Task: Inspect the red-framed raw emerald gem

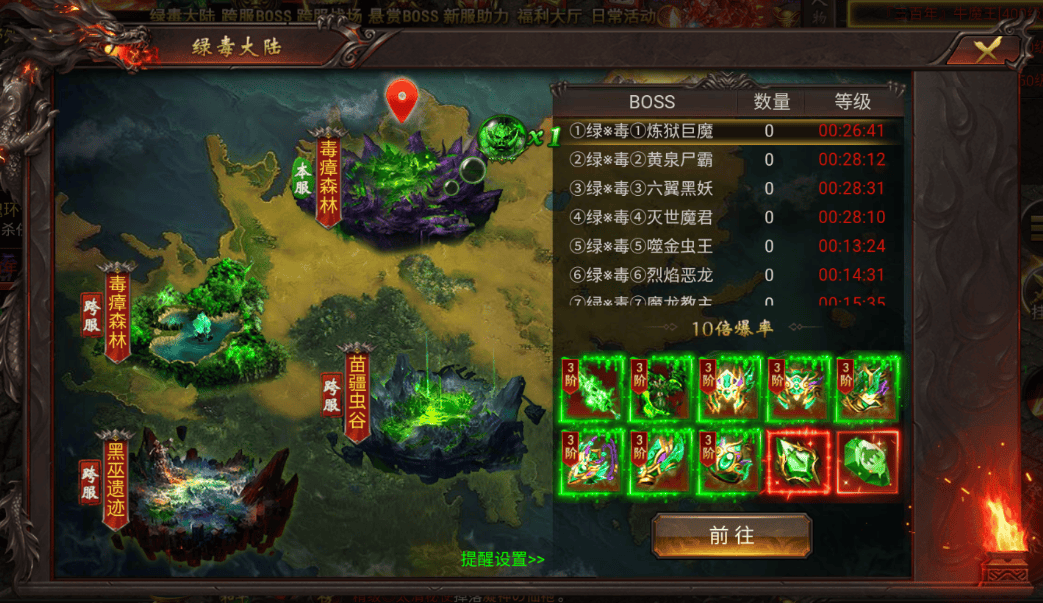Action: click(867, 461)
